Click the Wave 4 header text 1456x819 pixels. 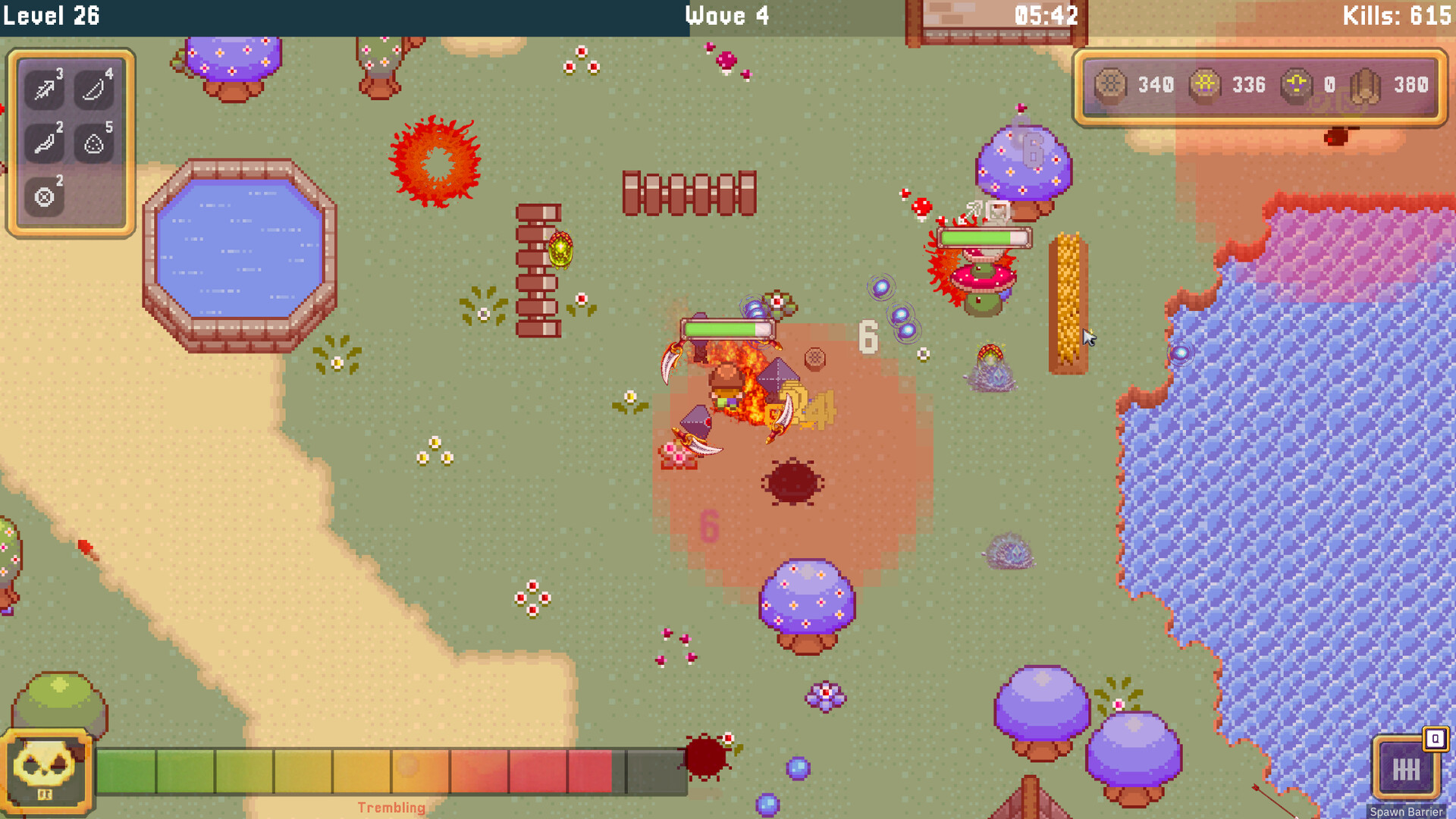tap(726, 15)
